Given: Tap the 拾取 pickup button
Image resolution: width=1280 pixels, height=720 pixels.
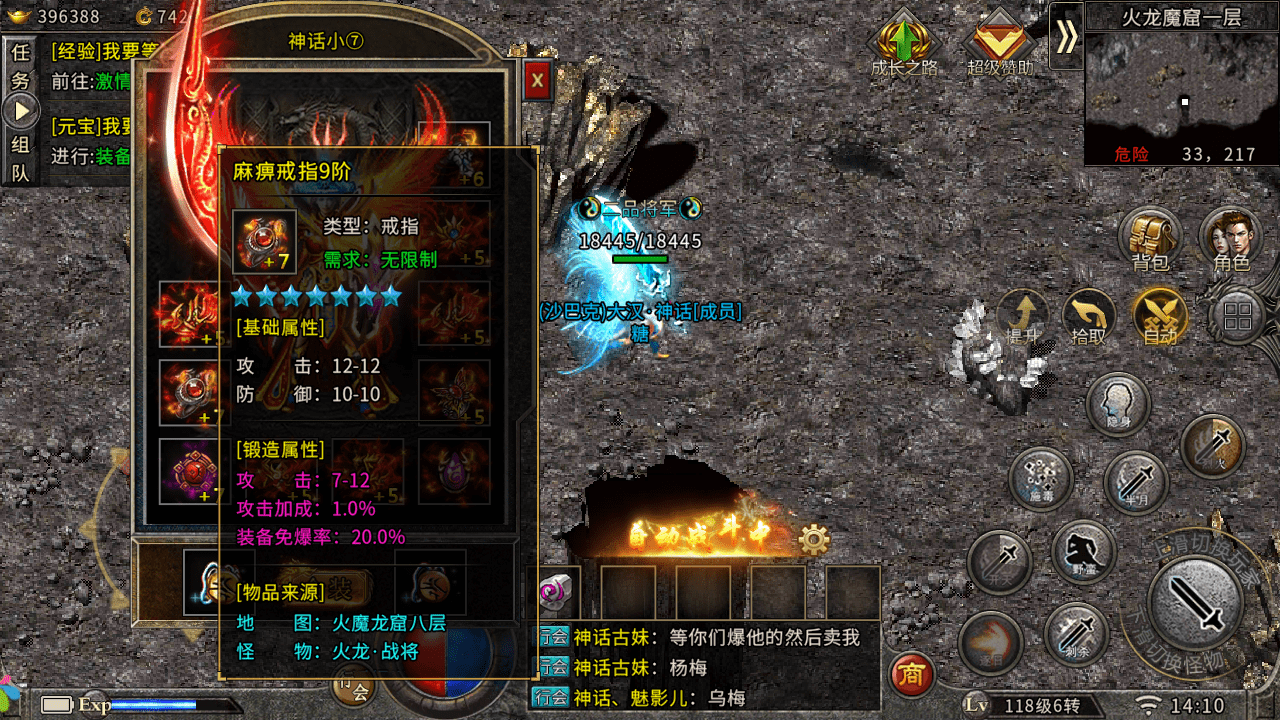Looking at the screenshot, I should pyautogui.click(x=1088, y=318).
